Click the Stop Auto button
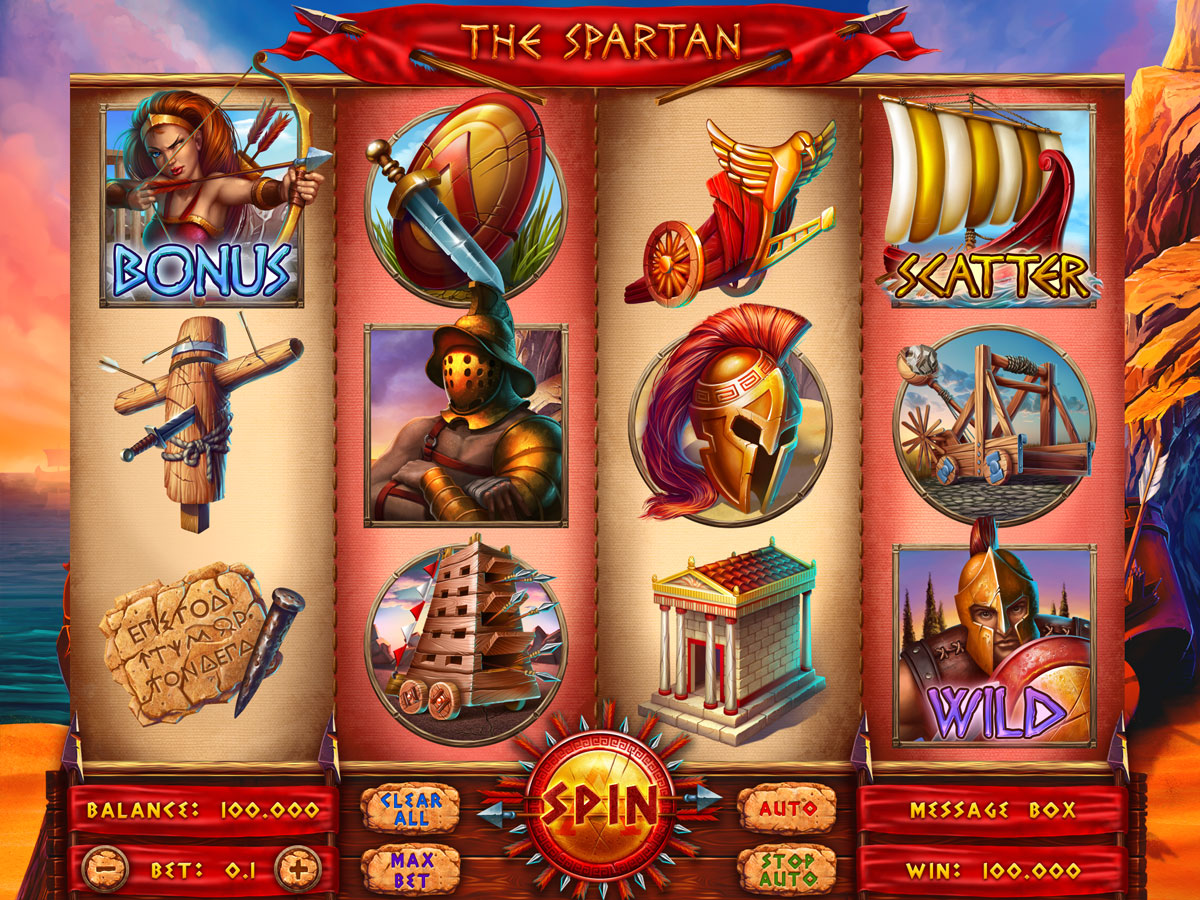Image resolution: width=1200 pixels, height=900 pixels. coord(787,870)
